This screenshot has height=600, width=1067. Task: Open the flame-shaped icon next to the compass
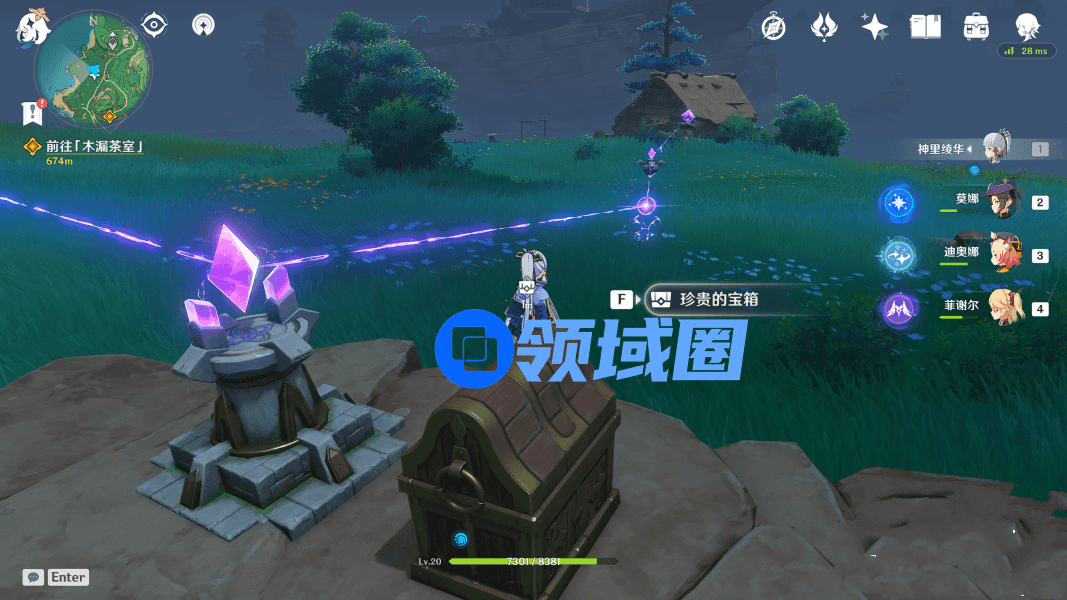pos(824,27)
